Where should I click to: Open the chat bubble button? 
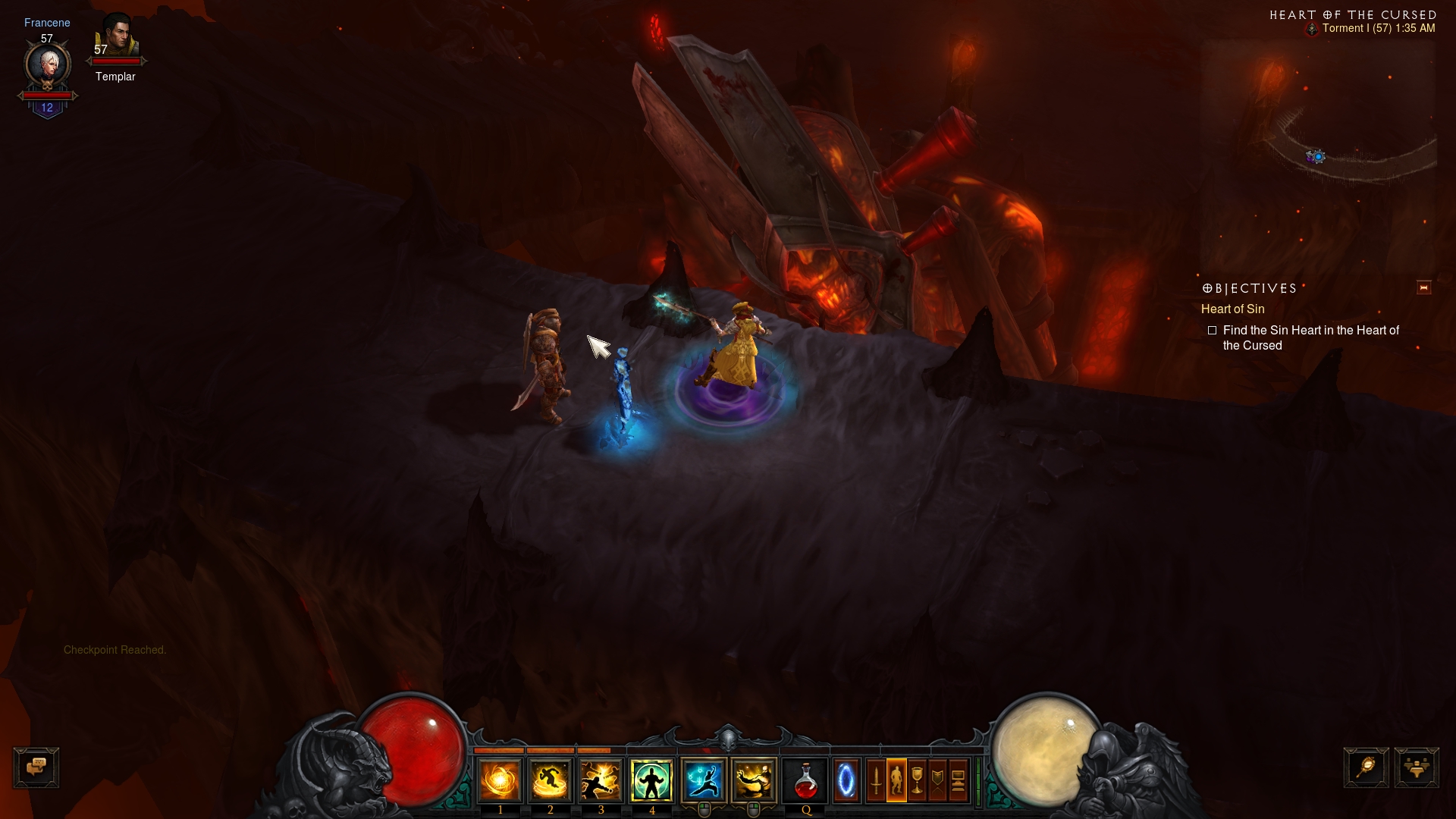[36, 767]
